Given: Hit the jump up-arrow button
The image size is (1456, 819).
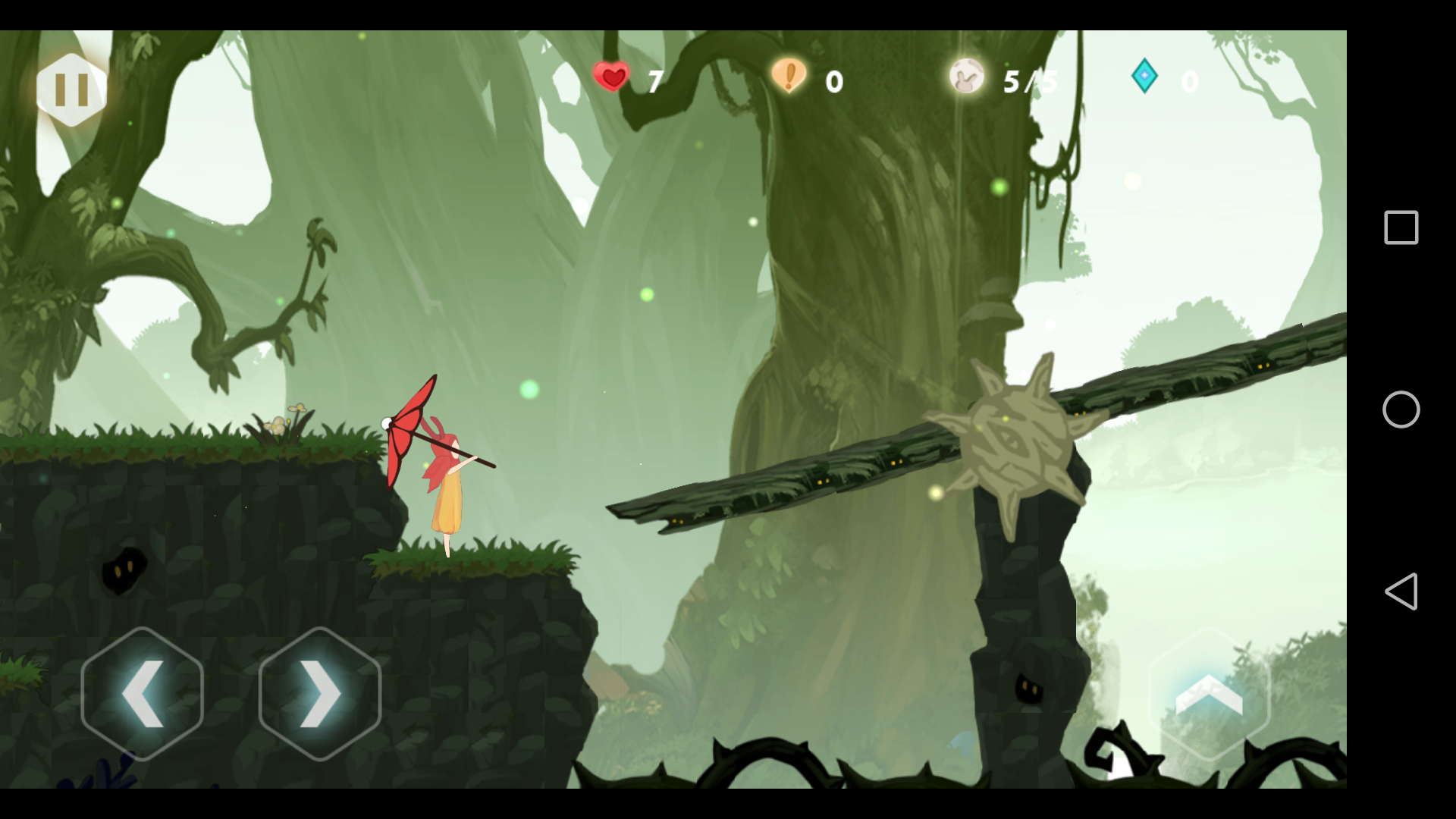Looking at the screenshot, I should (1209, 693).
